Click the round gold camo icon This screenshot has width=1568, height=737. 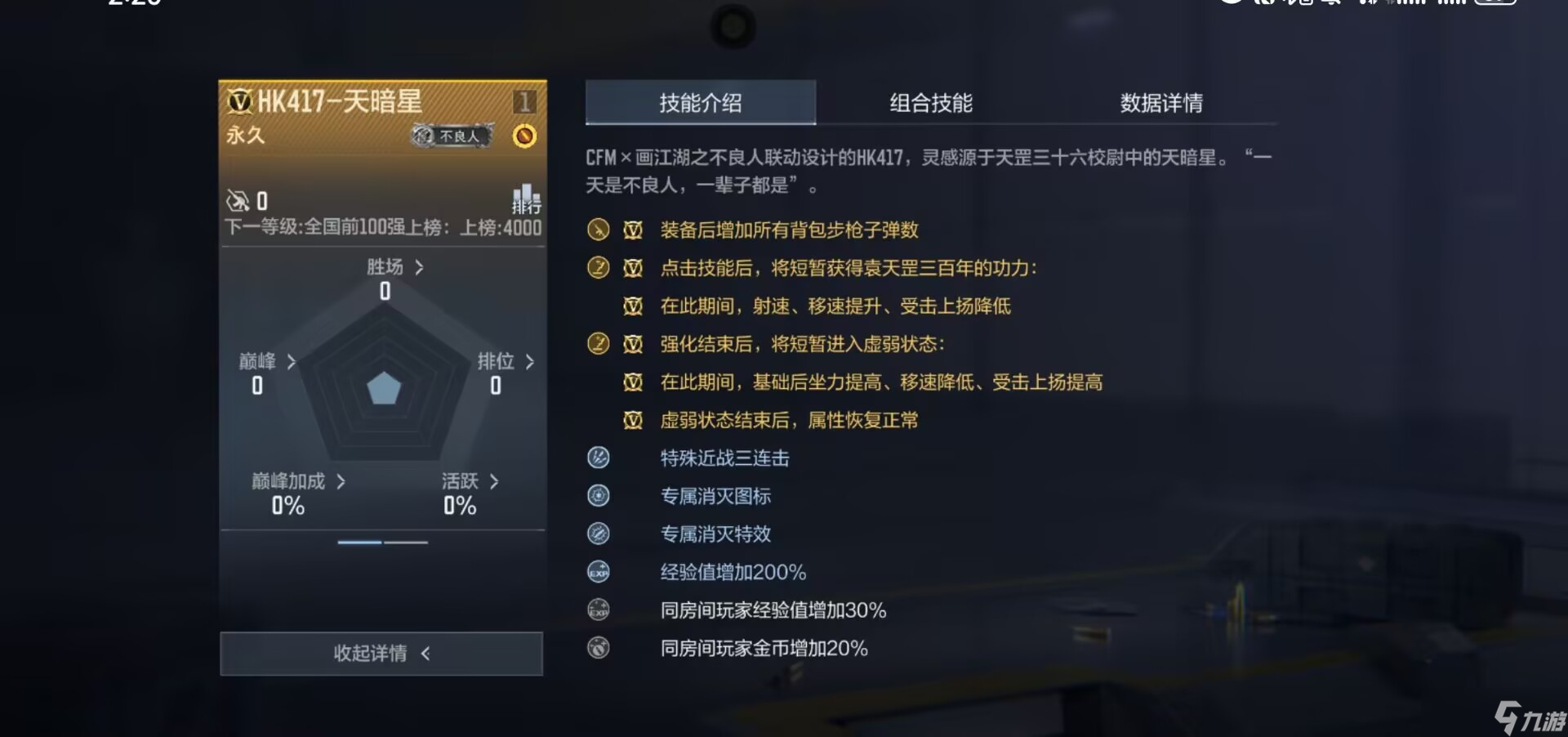click(524, 136)
